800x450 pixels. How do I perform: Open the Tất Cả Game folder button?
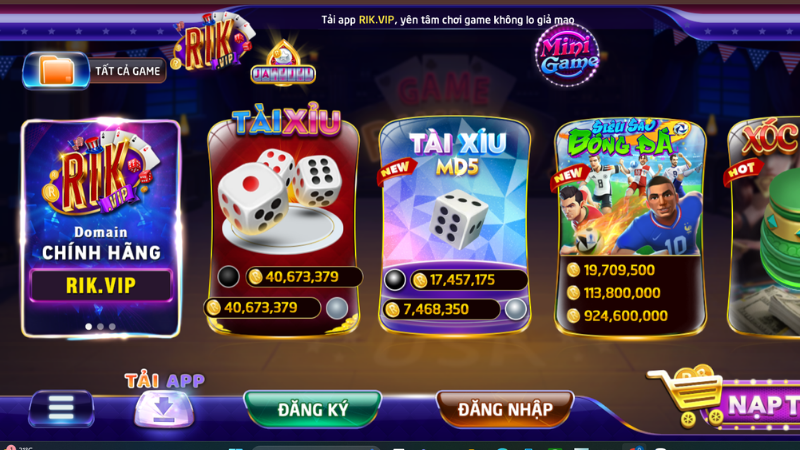coord(96,70)
